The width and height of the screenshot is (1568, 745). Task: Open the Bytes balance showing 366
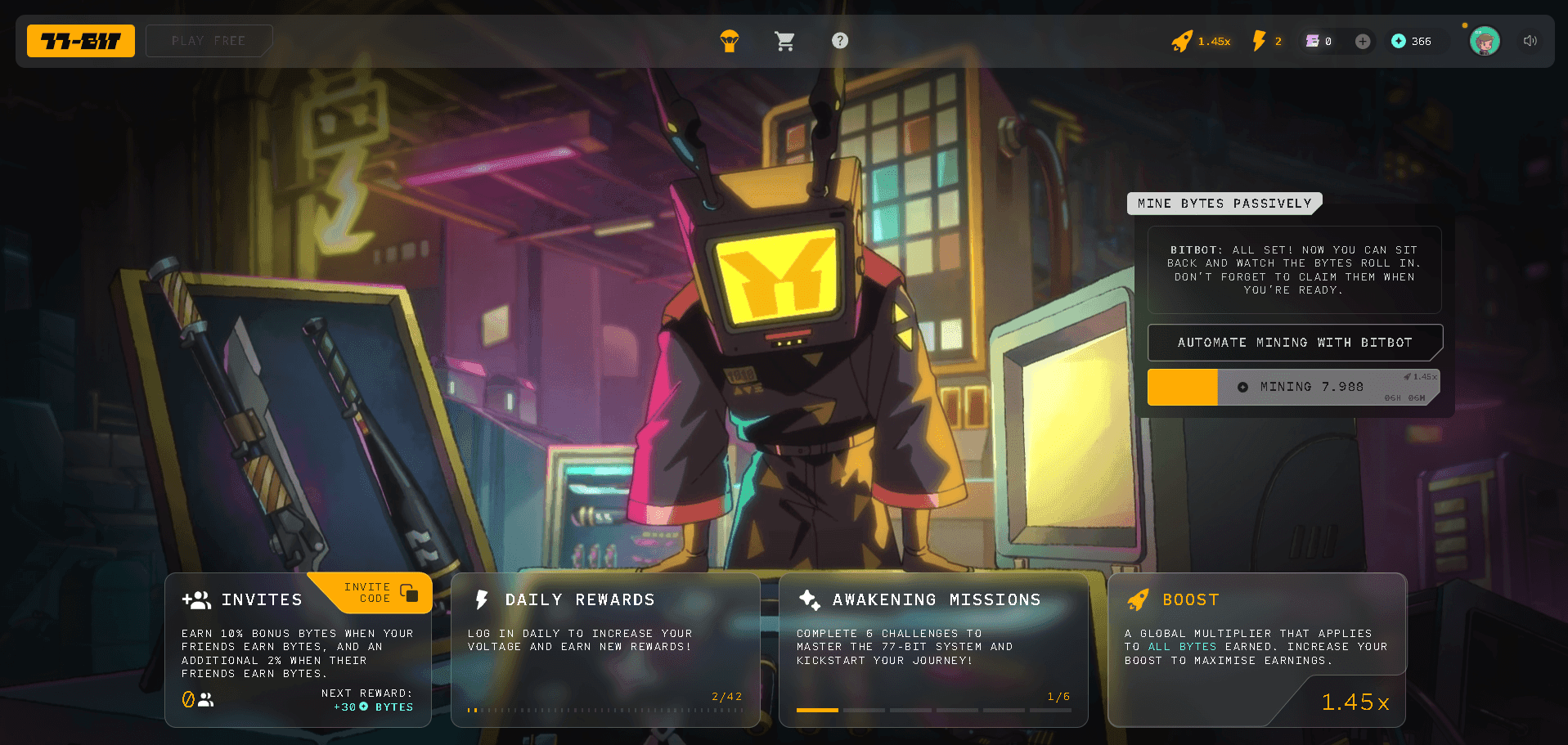coord(1412,41)
